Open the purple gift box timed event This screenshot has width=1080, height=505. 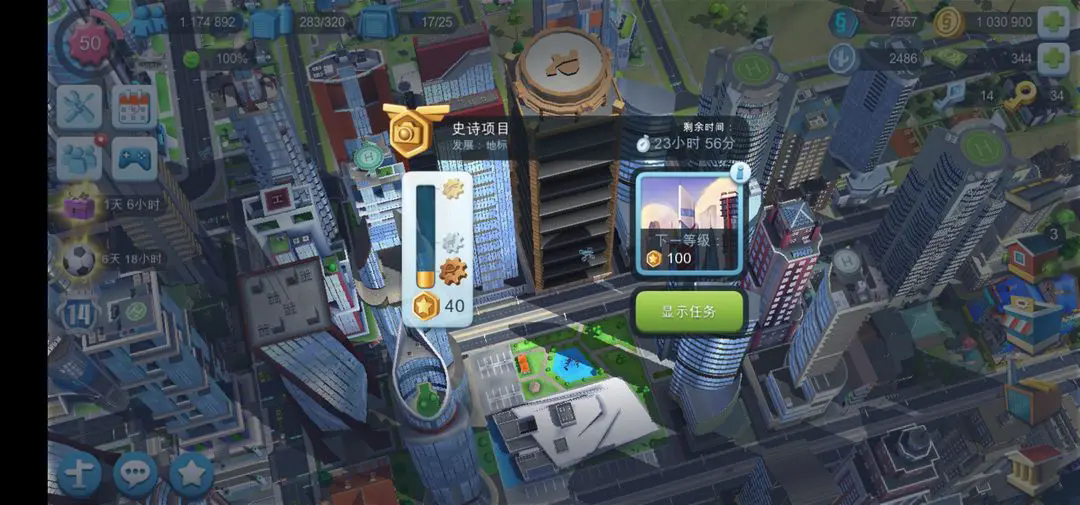click(79, 206)
